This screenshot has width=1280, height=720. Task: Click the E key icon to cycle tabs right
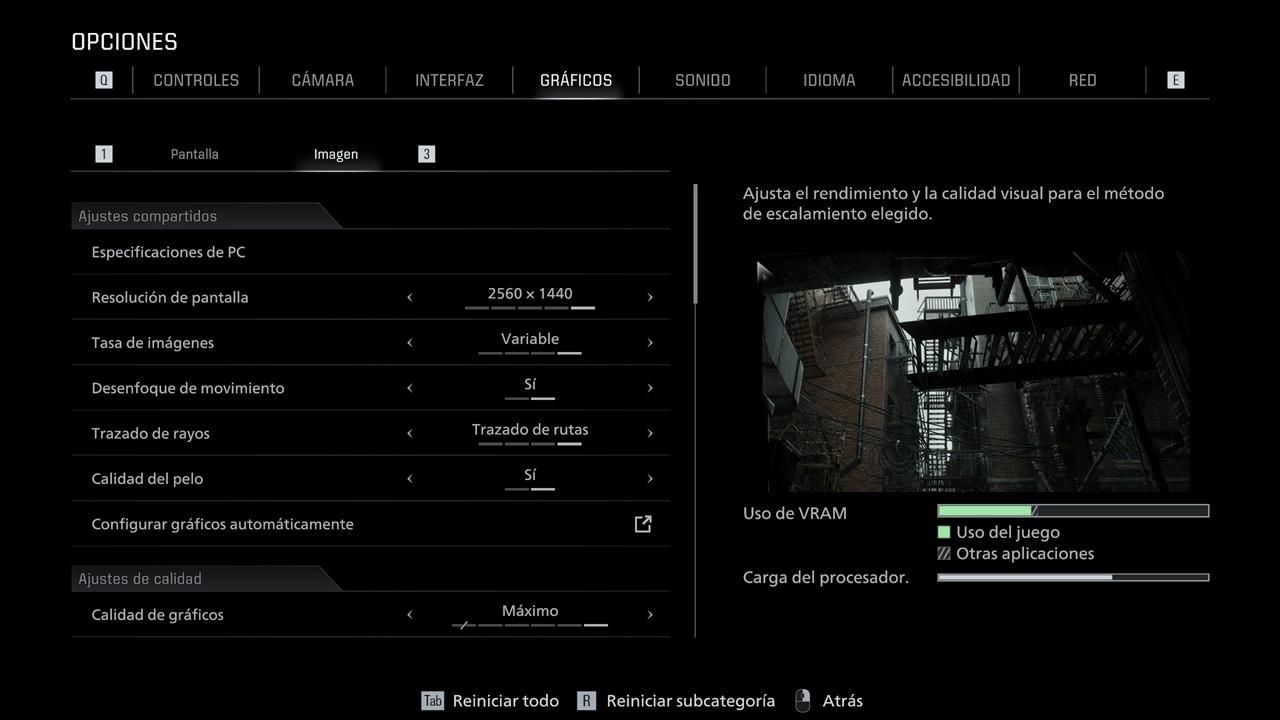pyautogui.click(x=1175, y=79)
